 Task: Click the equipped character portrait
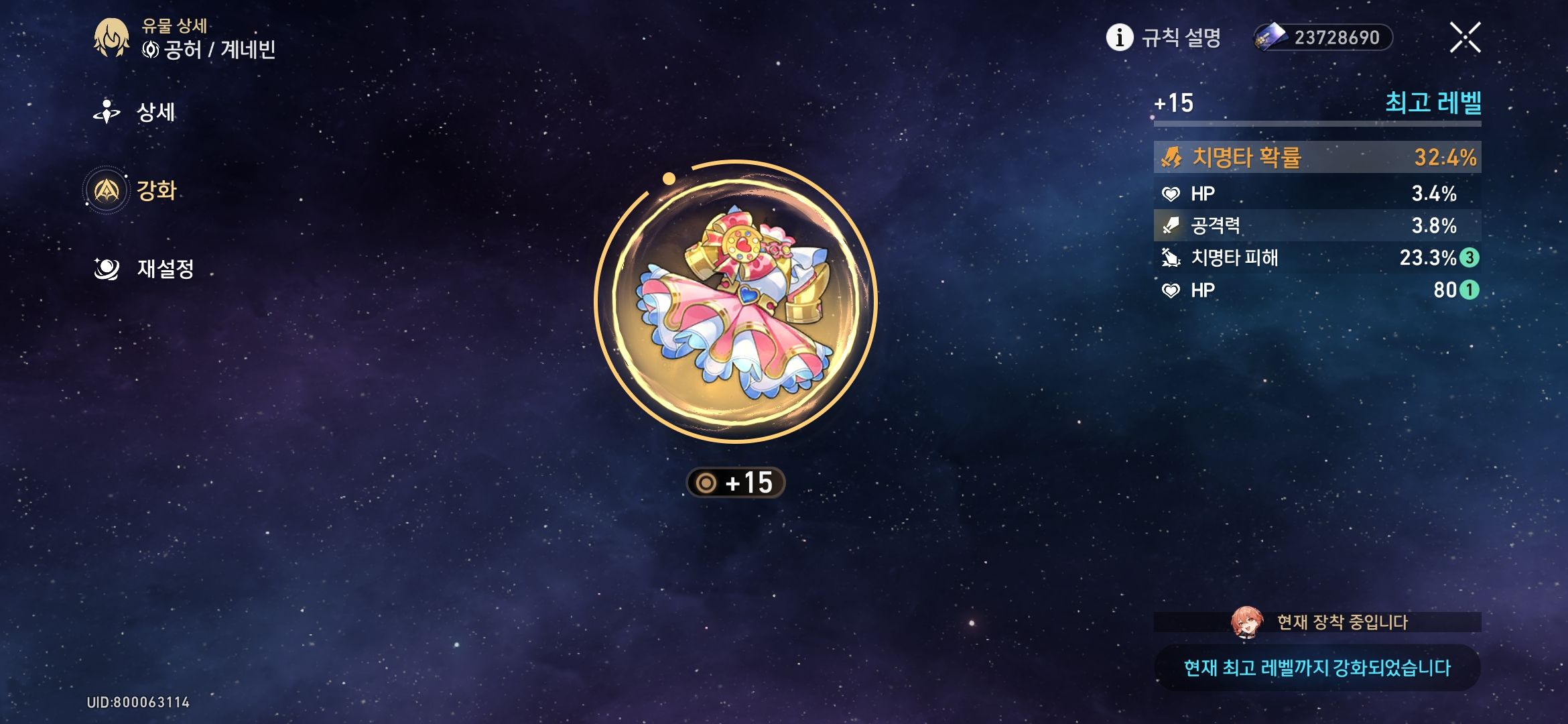pos(1246,621)
